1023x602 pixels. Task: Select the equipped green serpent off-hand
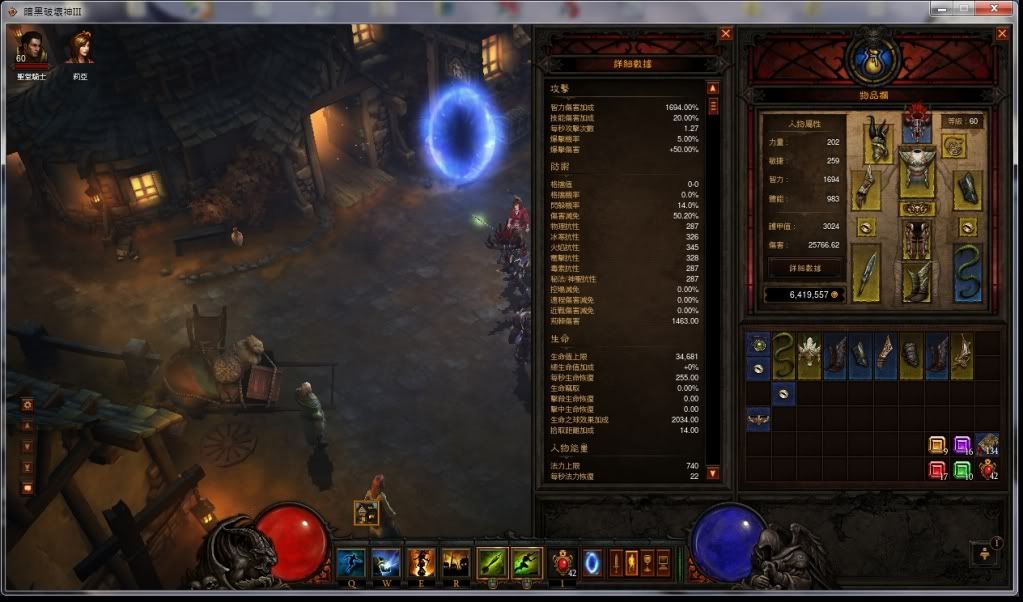click(968, 271)
